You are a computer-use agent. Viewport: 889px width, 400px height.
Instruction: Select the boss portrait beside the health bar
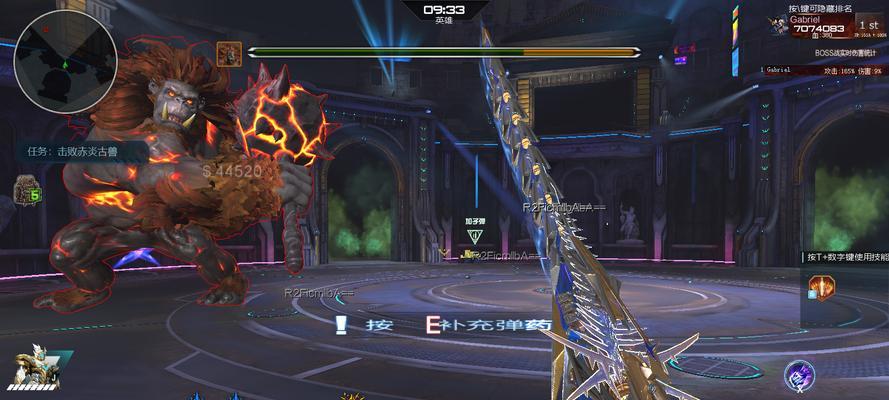point(229,53)
